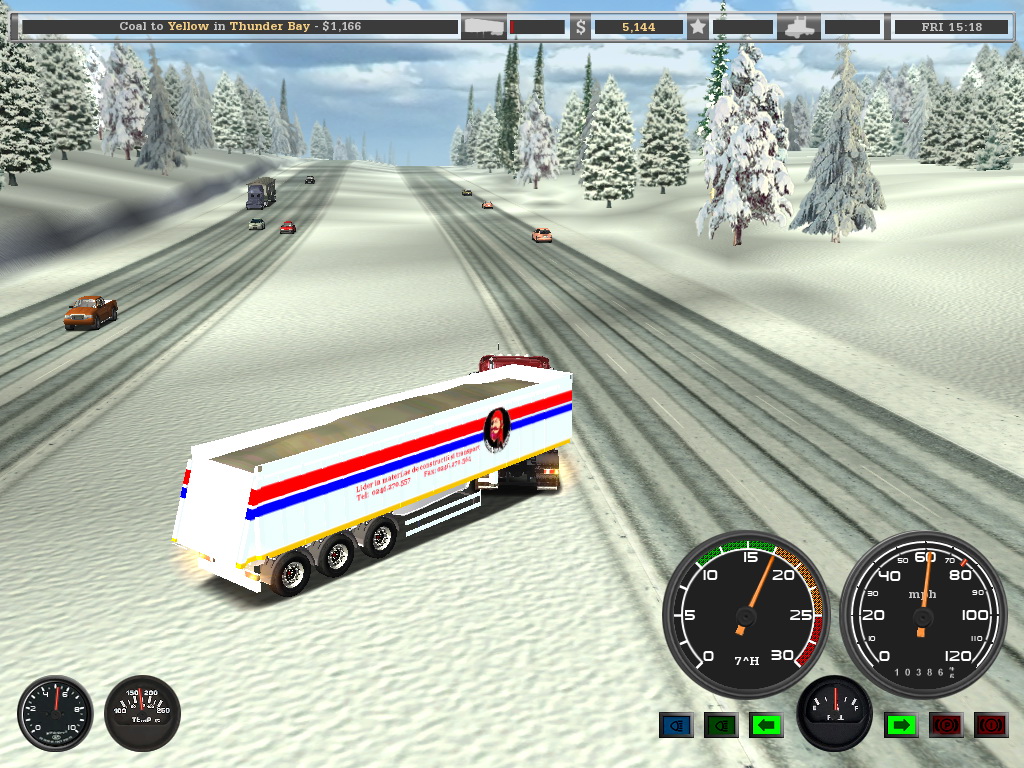Click the red brake warning indicator
Screen dimensions: 1024x768
pyautogui.click(x=990, y=725)
